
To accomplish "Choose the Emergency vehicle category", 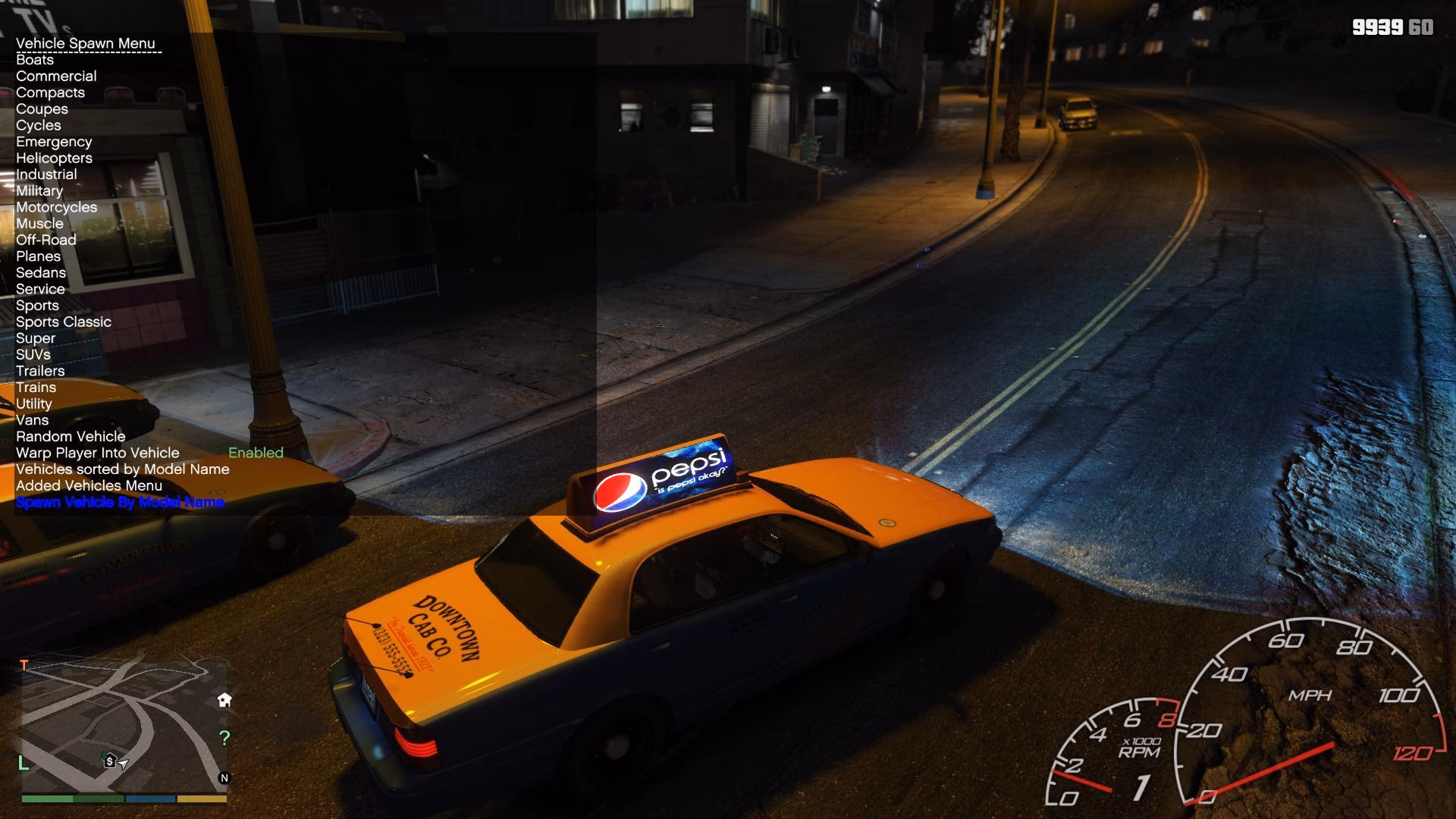I will click(x=54, y=141).
